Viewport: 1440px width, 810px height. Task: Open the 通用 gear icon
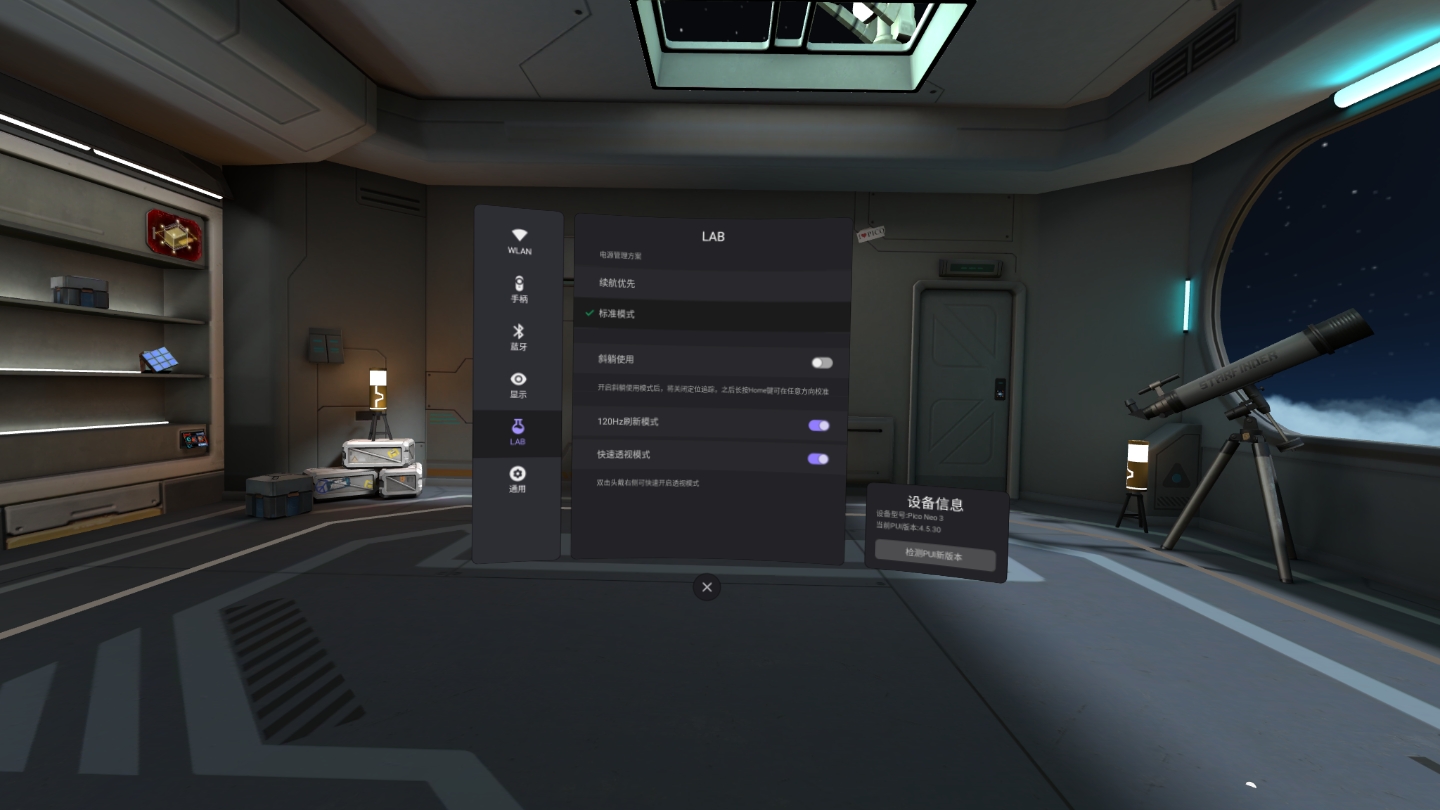pyautogui.click(x=518, y=471)
